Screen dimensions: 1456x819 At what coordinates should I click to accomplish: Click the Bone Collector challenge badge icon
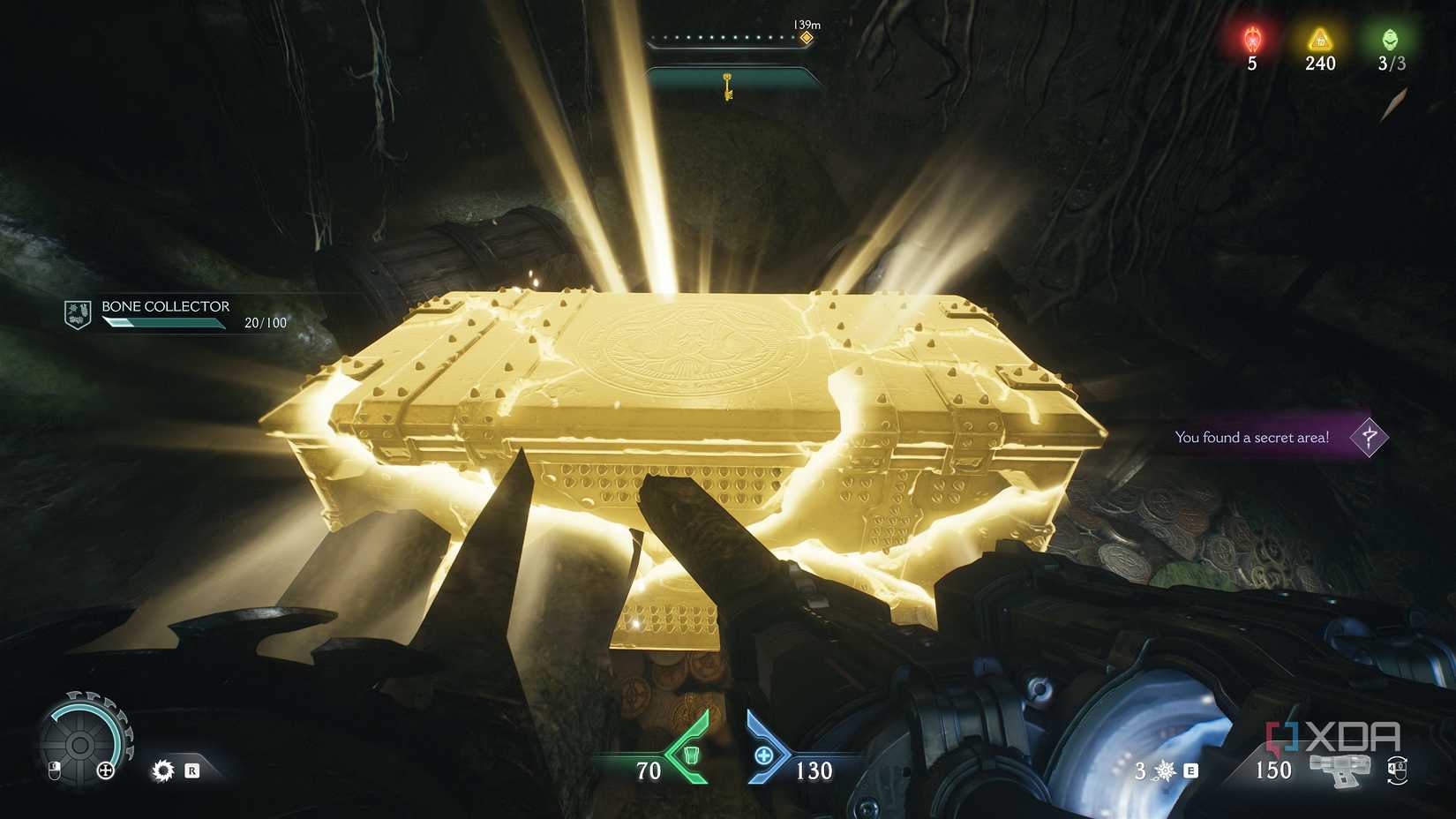[x=77, y=312]
